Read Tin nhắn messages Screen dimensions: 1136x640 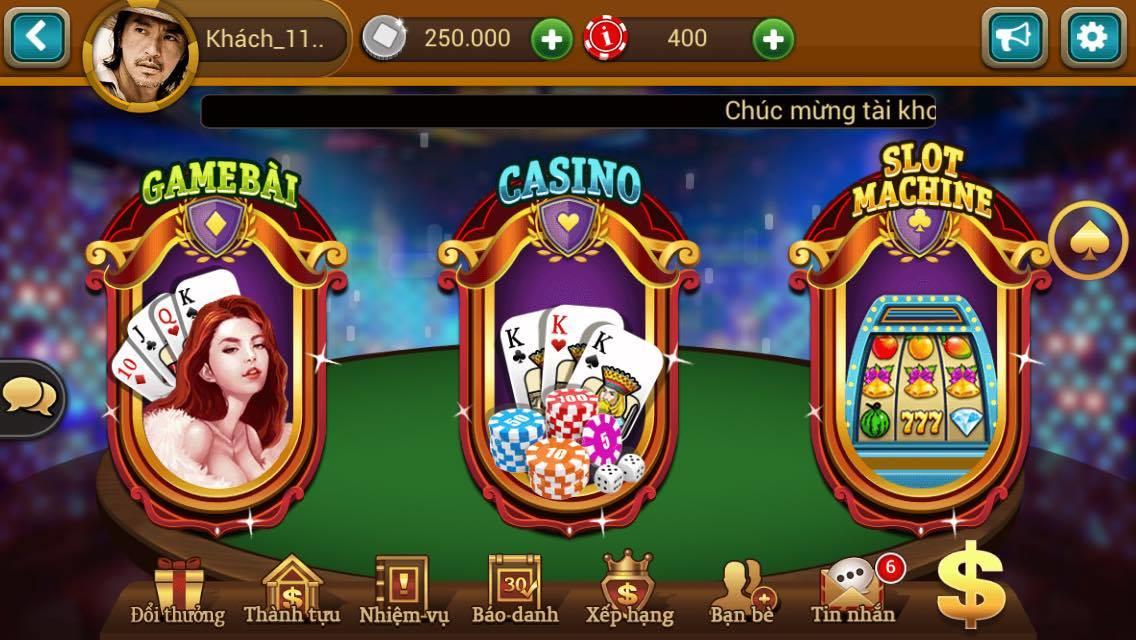click(x=852, y=591)
